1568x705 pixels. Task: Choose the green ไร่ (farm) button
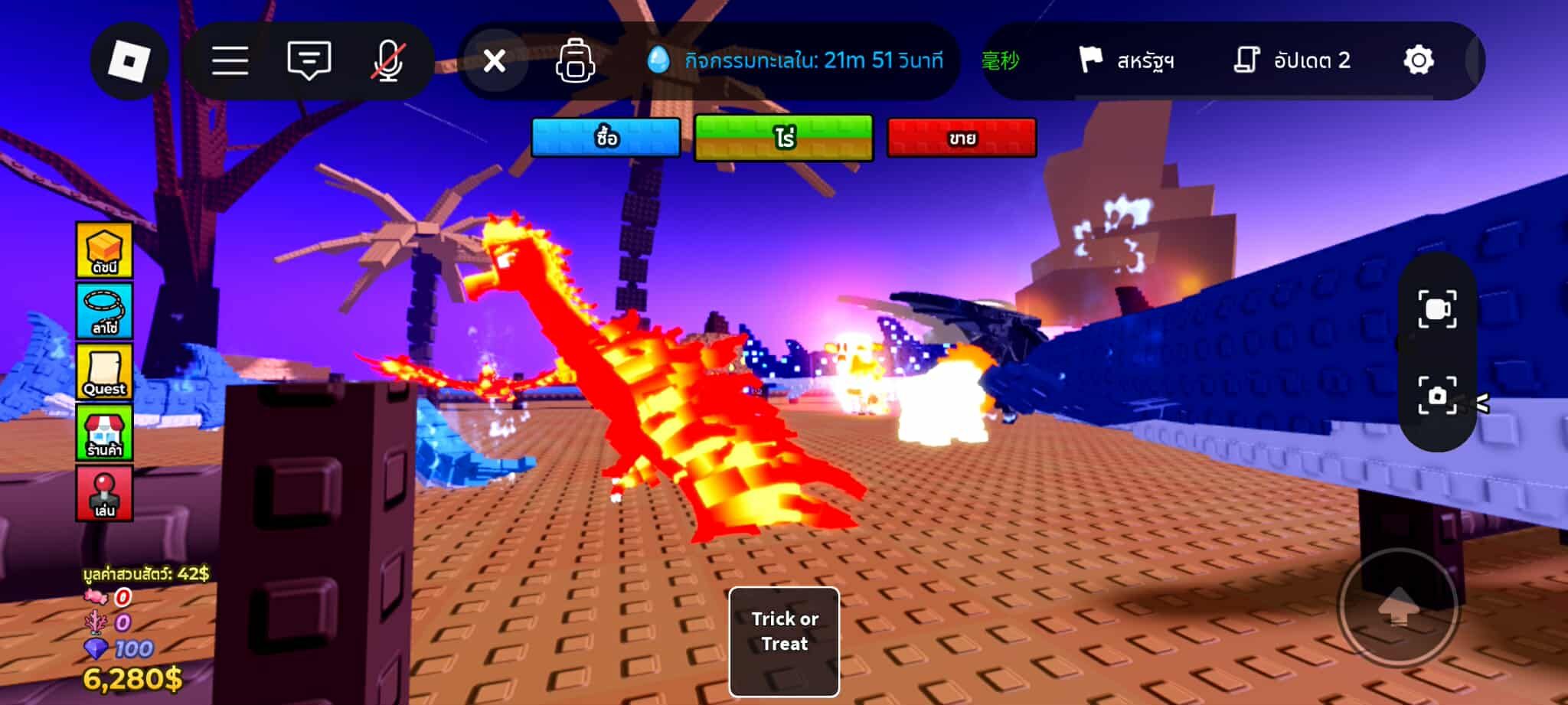point(783,138)
